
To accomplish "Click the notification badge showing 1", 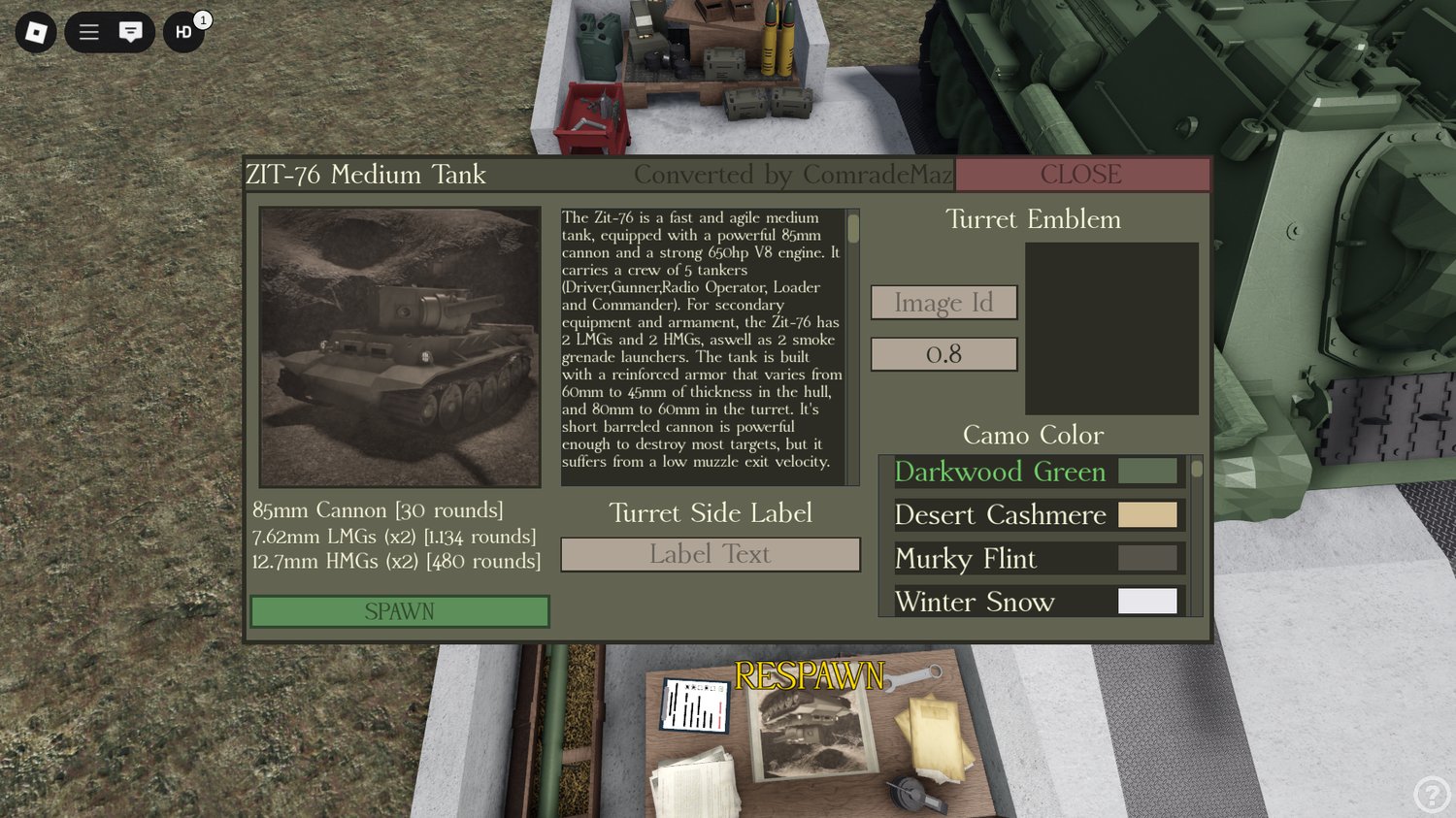I will (201, 16).
